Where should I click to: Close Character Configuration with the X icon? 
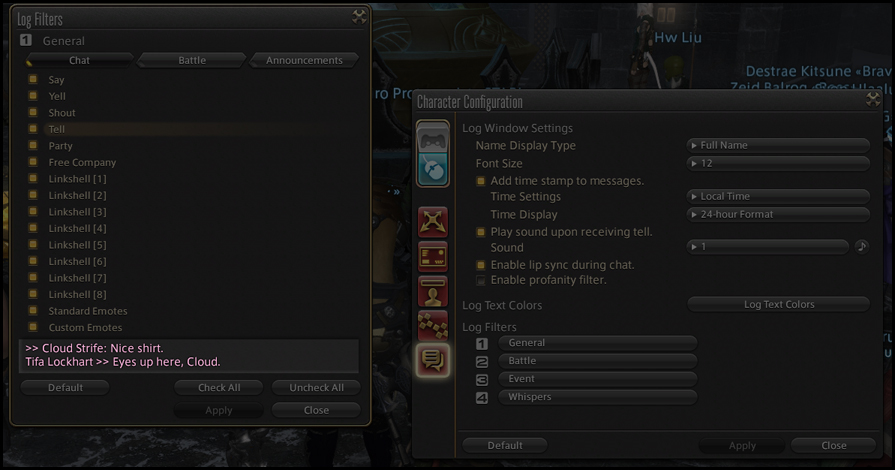pyautogui.click(x=873, y=99)
